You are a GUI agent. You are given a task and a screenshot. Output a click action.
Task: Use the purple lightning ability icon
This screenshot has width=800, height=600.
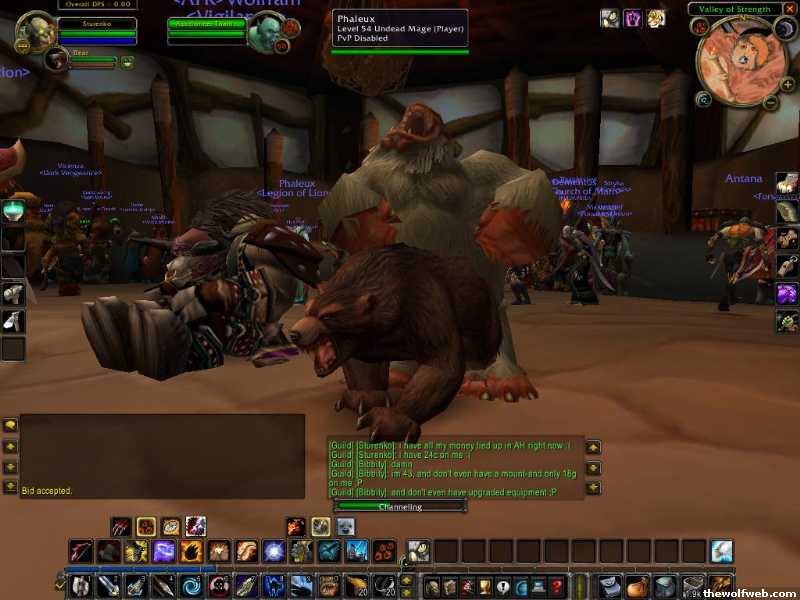(x=164, y=551)
